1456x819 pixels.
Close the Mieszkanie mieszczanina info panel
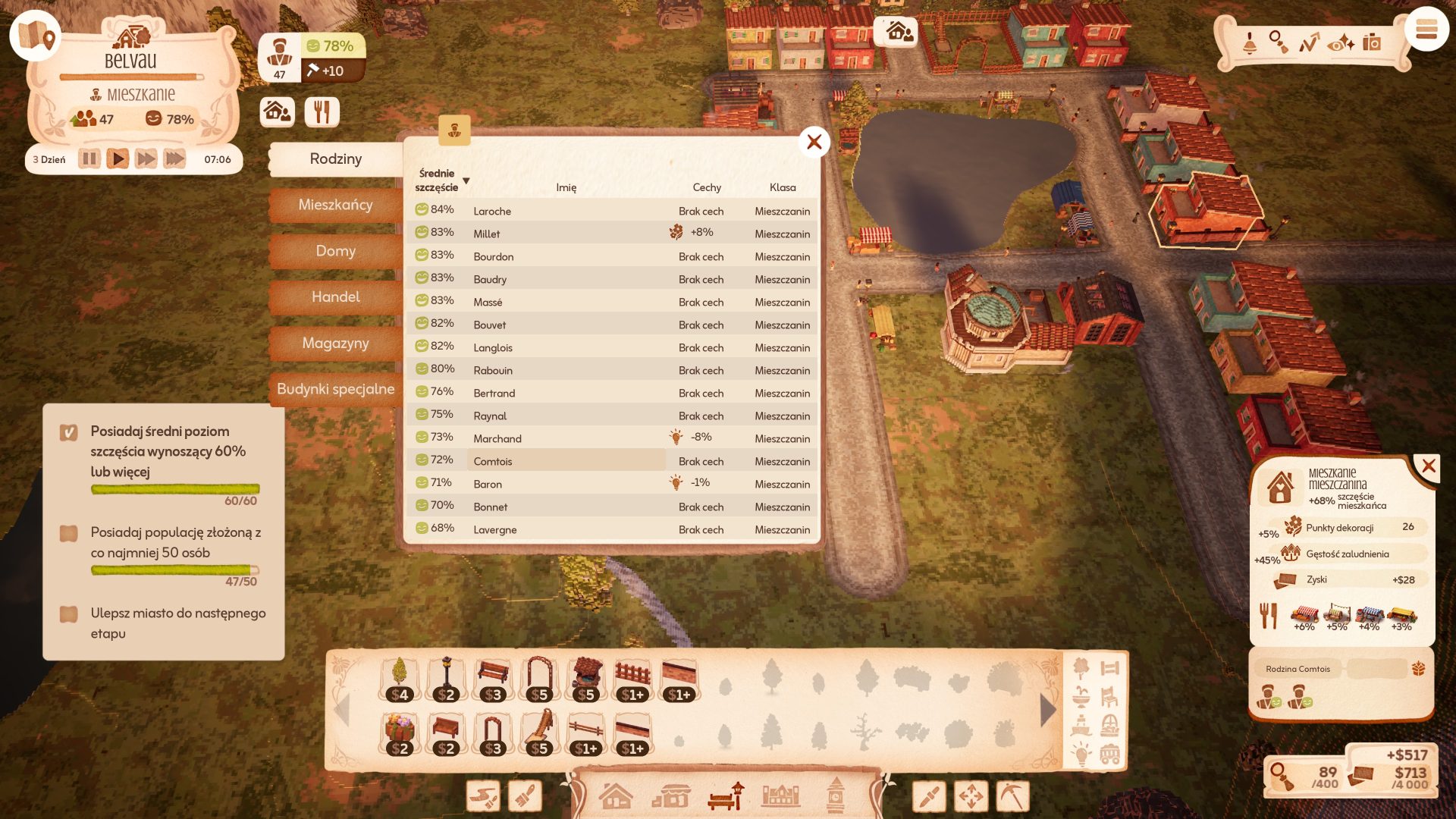click(1429, 466)
